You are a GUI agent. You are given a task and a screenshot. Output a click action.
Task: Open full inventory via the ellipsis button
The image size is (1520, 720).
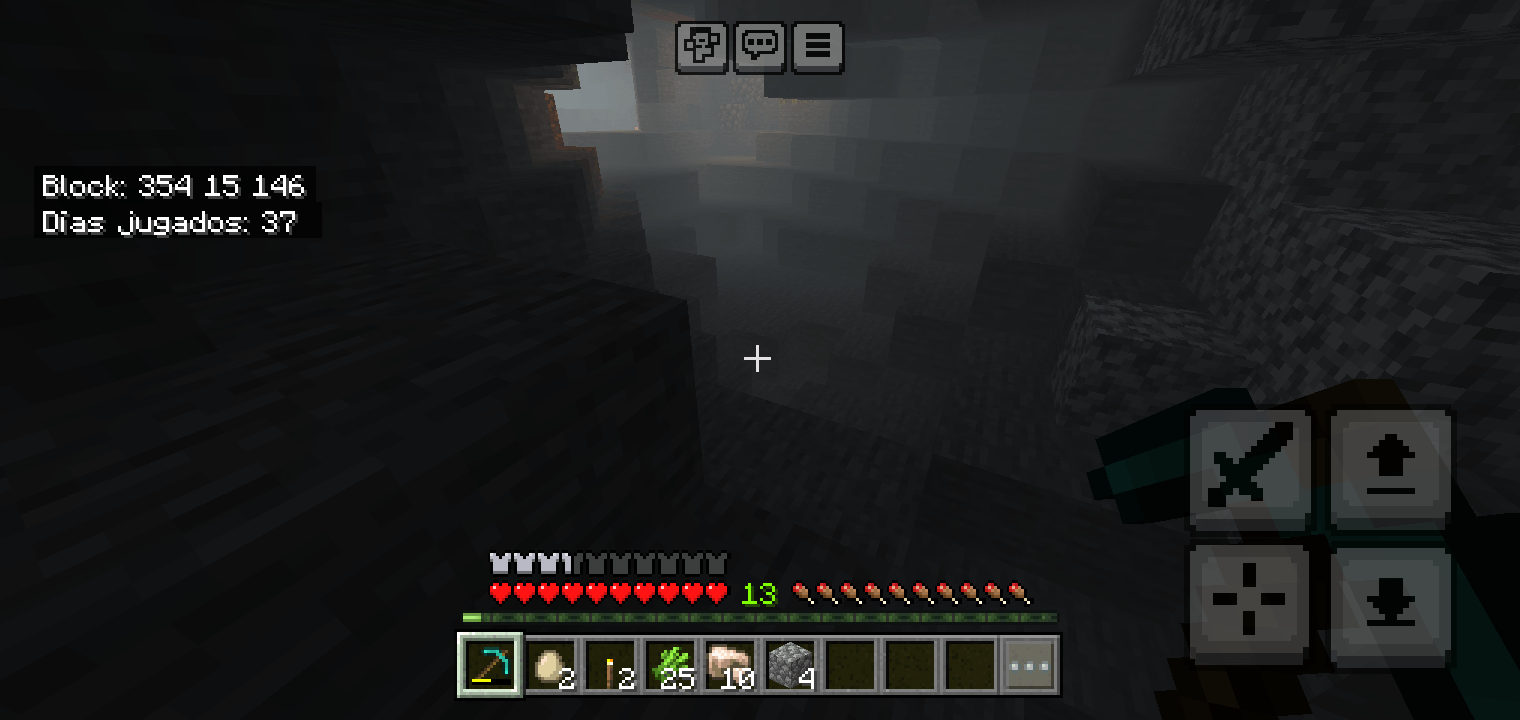[x=1029, y=663]
